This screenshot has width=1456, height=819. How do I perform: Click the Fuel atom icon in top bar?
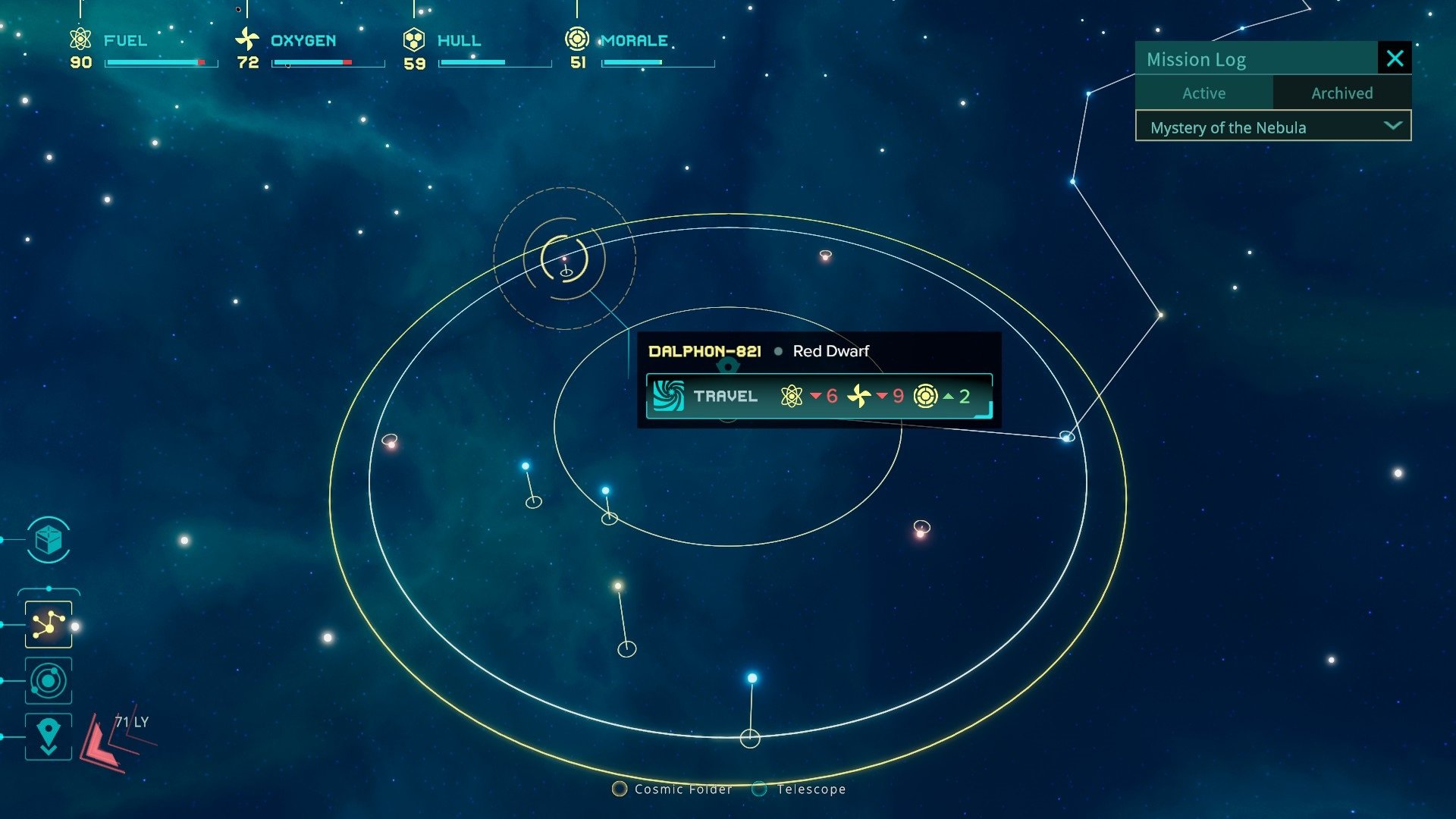click(x=79, y=39)
